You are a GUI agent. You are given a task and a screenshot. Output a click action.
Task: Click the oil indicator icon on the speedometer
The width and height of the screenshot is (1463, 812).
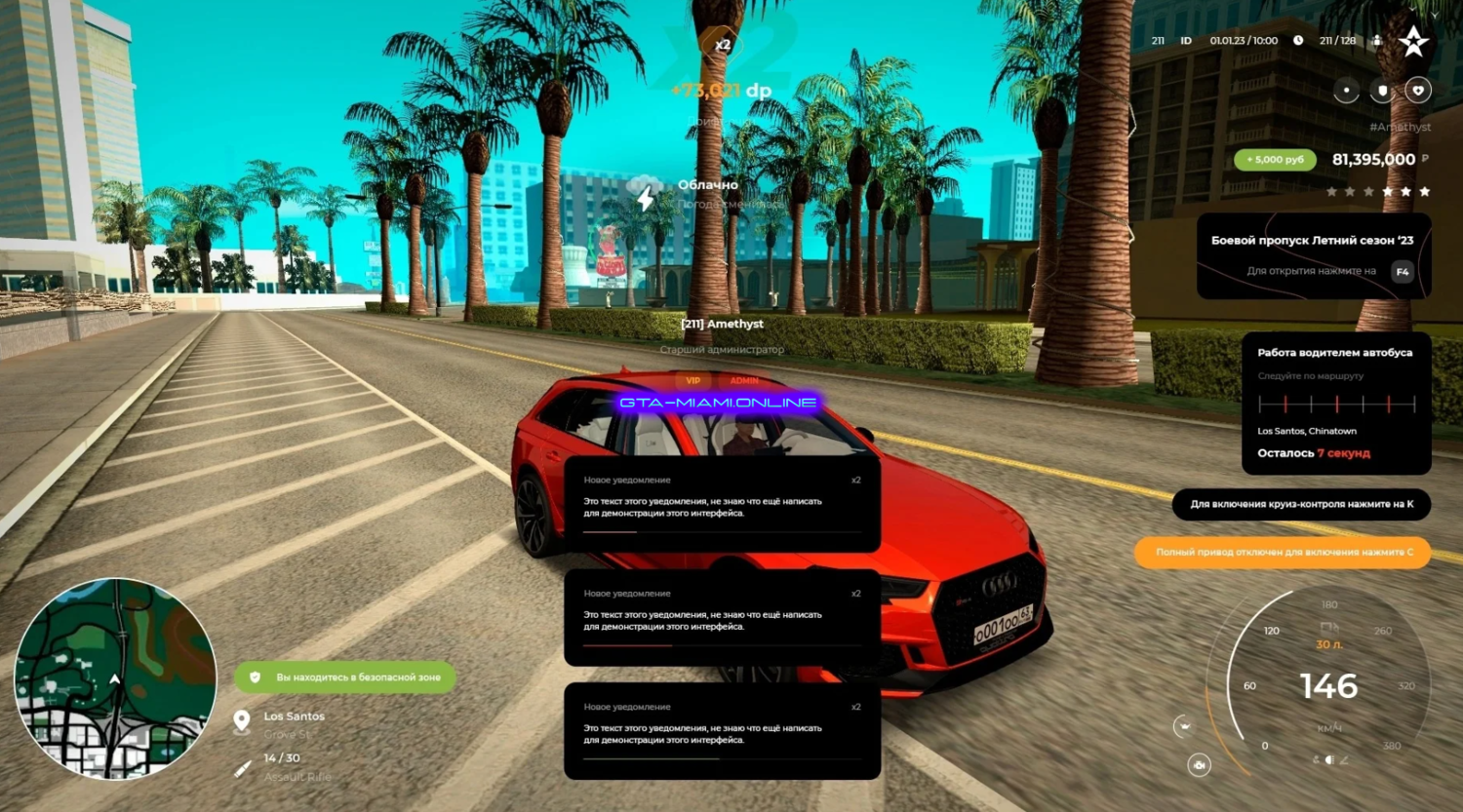(1183, 725)
